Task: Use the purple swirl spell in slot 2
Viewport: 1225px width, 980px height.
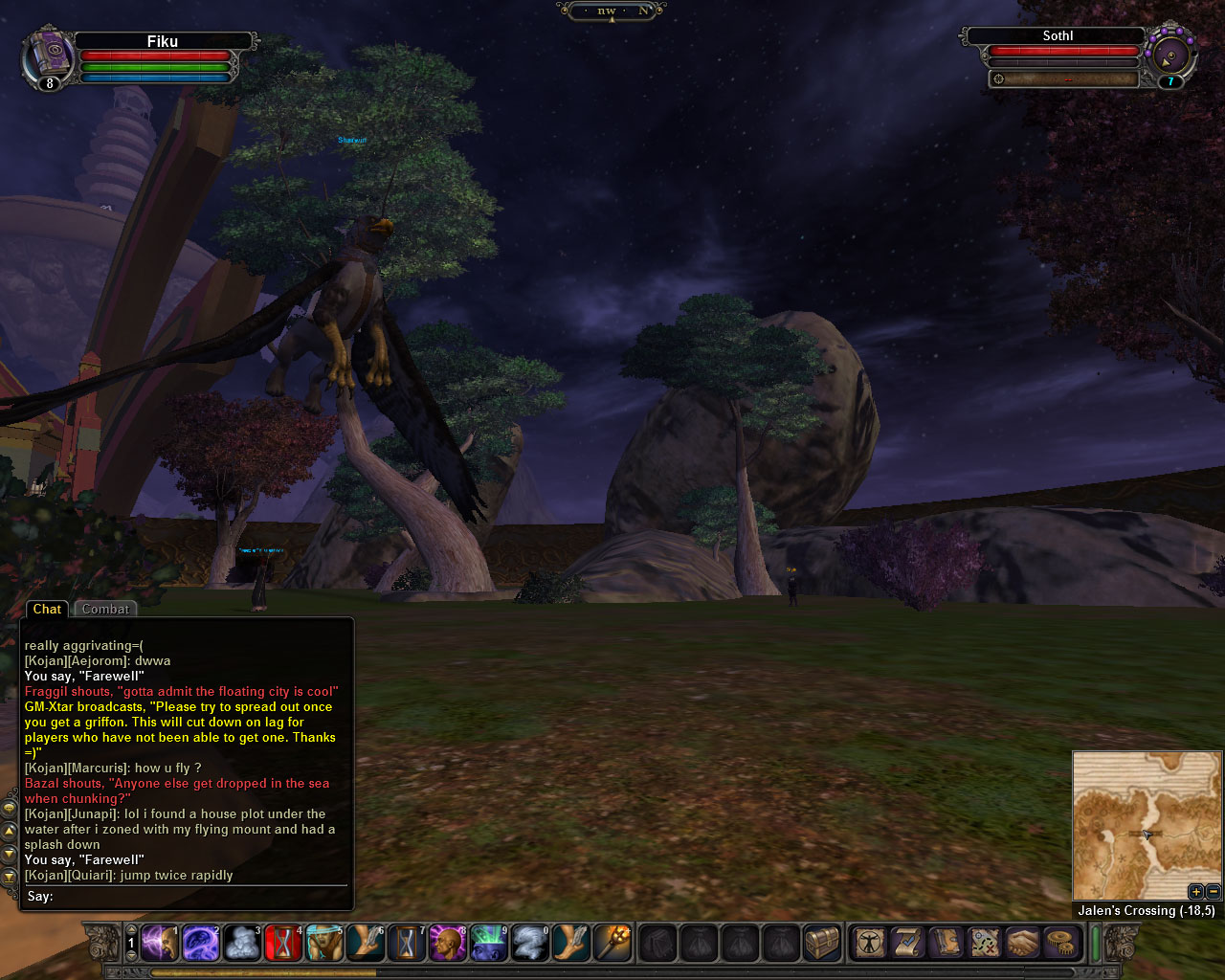Action: pyautogui.click(x=201, y=943)
